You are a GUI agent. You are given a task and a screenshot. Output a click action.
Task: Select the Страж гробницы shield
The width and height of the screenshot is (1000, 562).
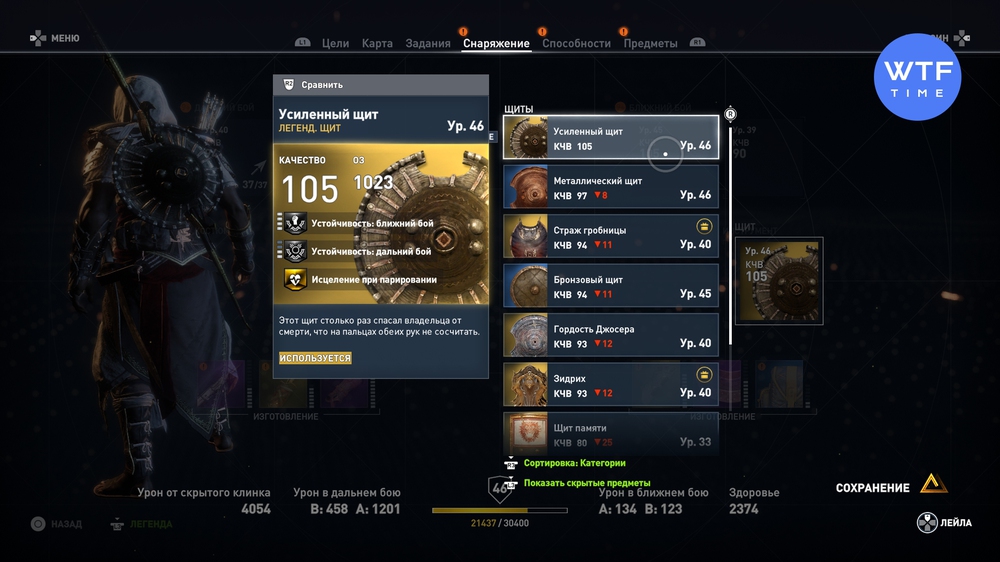(610, 237)
